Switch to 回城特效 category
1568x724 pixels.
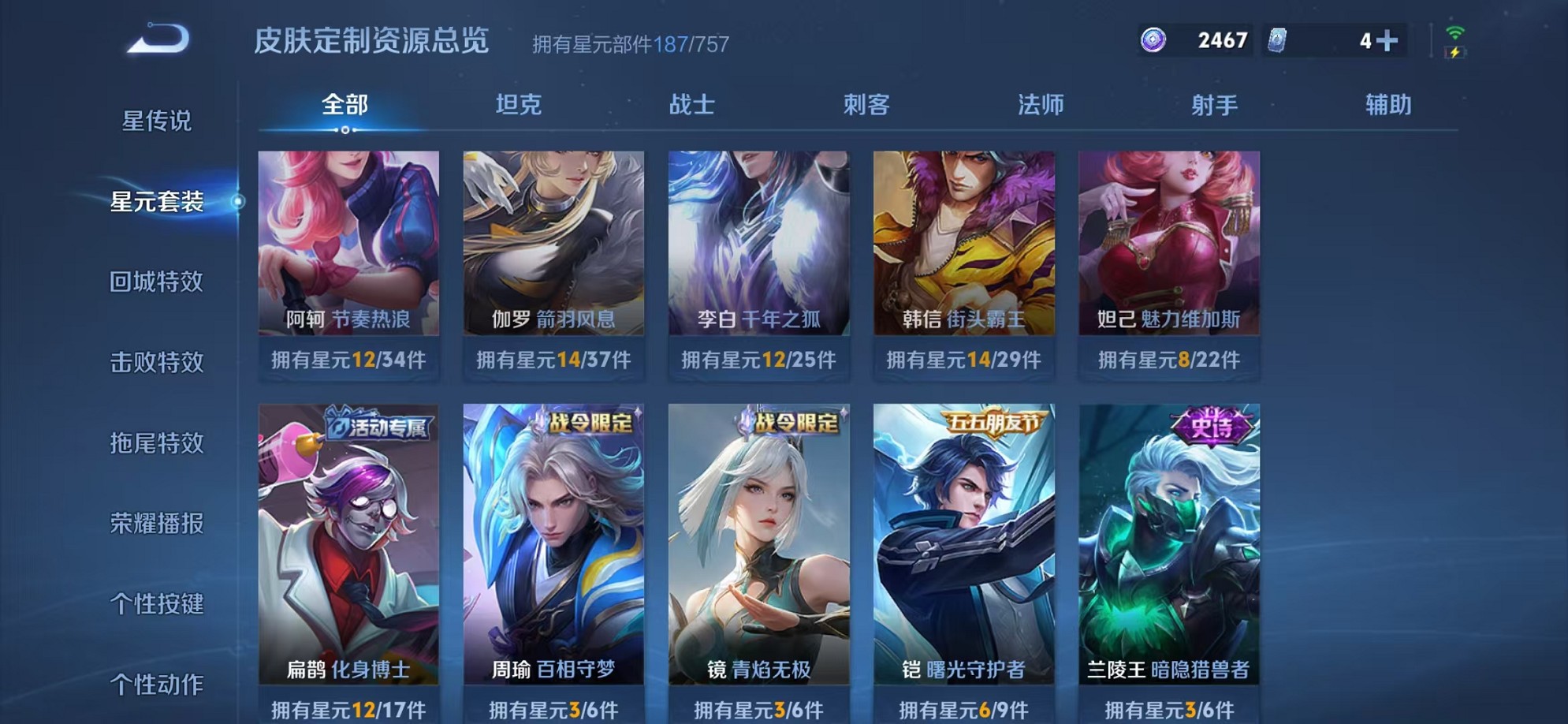155,282
